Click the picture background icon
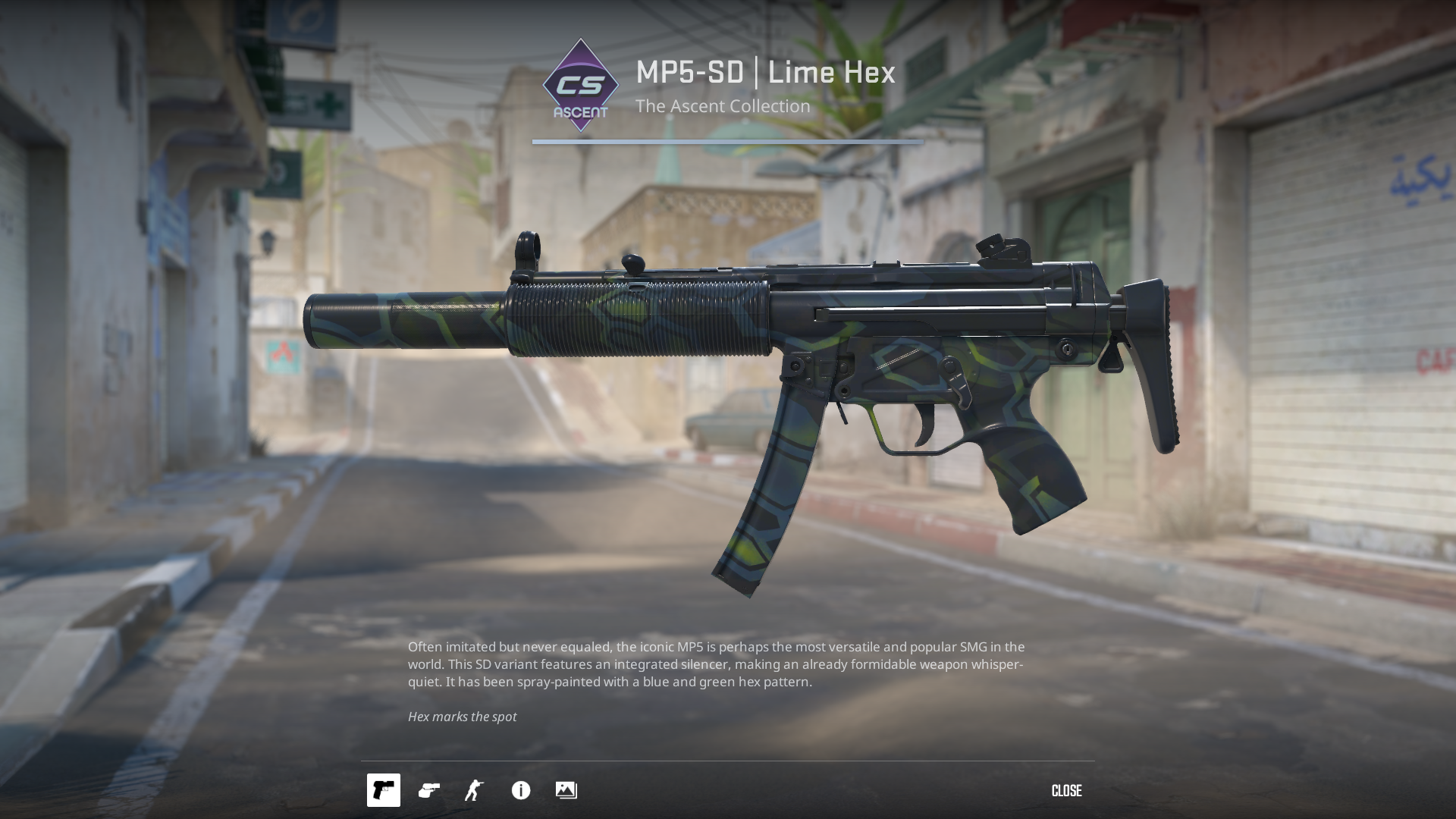This screenshot has height=819, width=1456. coord(566,790)
